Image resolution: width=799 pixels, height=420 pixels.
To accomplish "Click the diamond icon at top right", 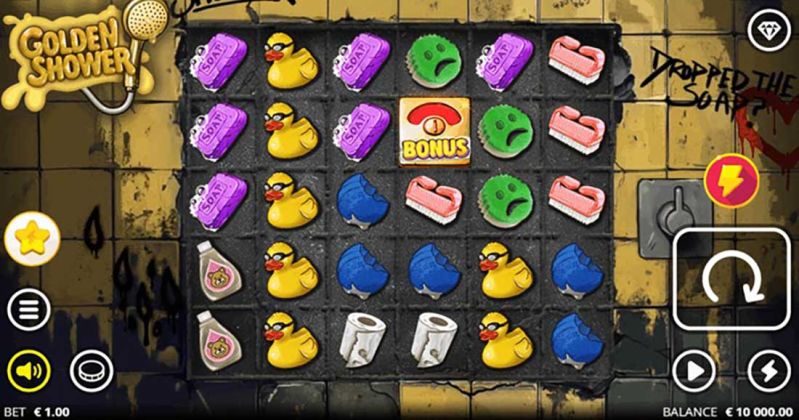I will coord(769,29).
